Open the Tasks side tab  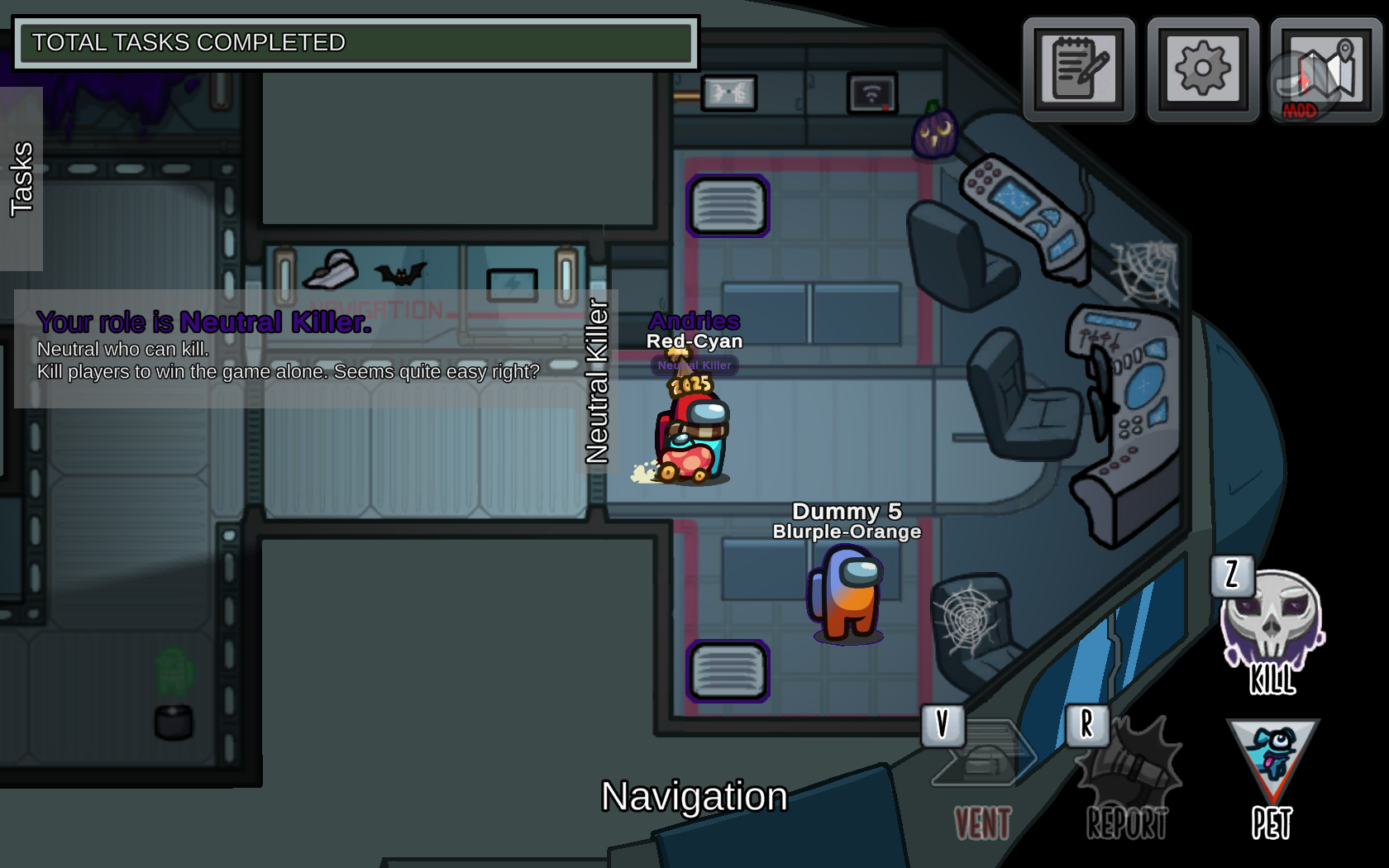[21, 179]
